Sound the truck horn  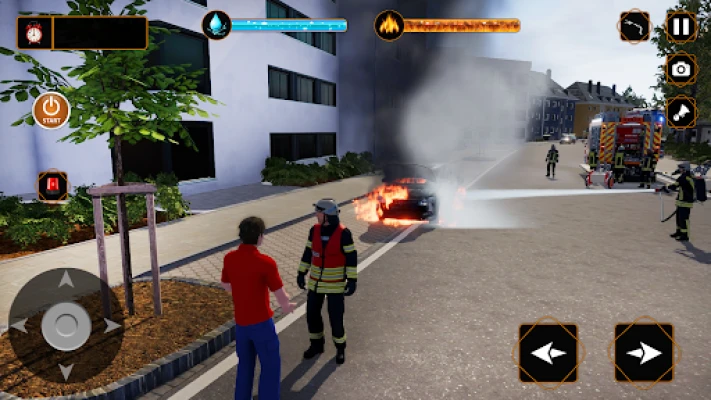[680, 112]
